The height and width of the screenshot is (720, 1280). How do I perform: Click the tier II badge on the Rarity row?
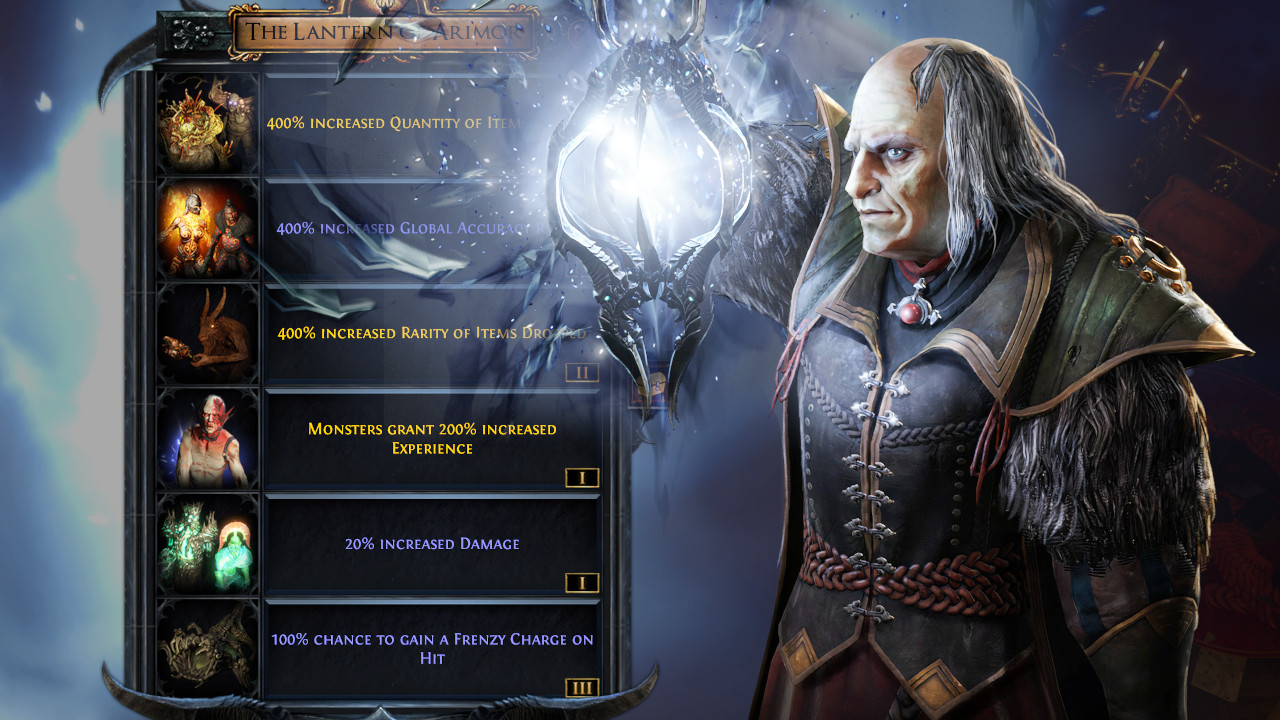tap(581, 373)
